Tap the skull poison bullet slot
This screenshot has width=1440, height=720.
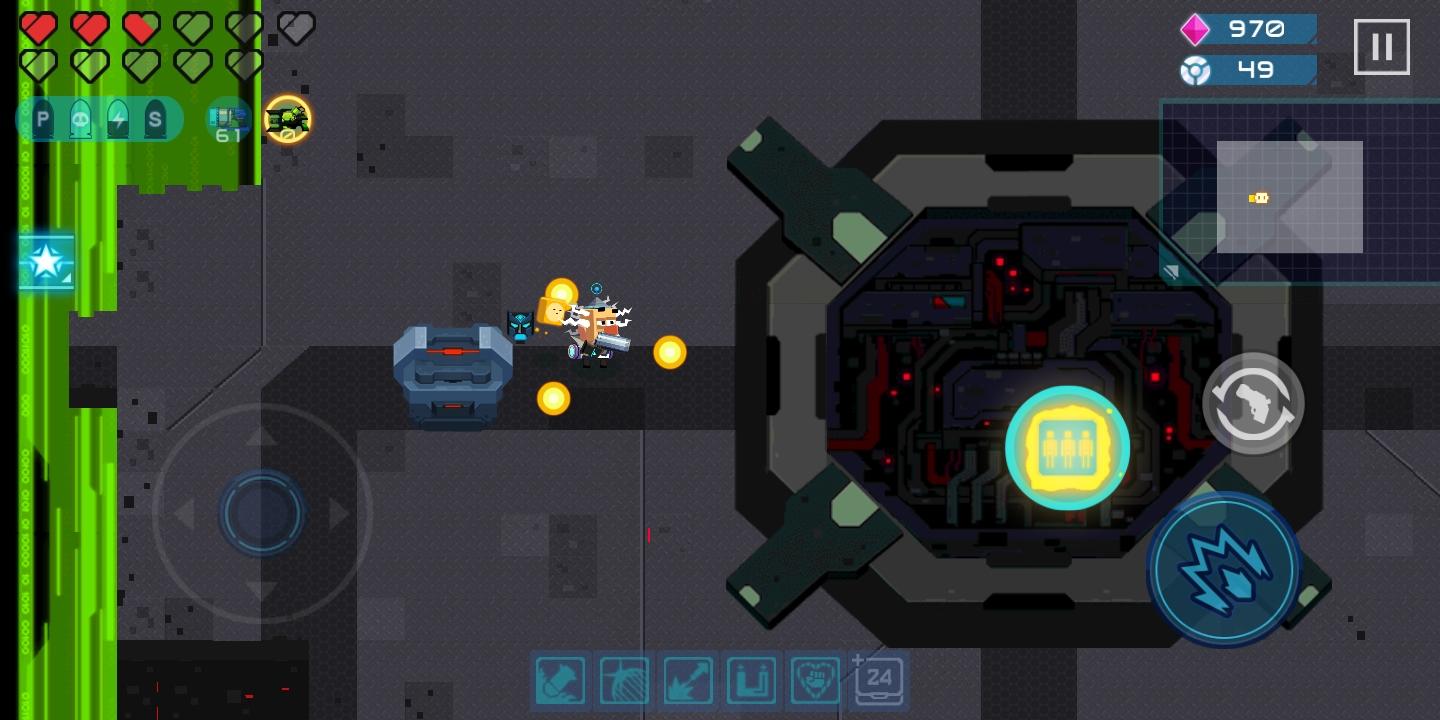click(80, 119)
